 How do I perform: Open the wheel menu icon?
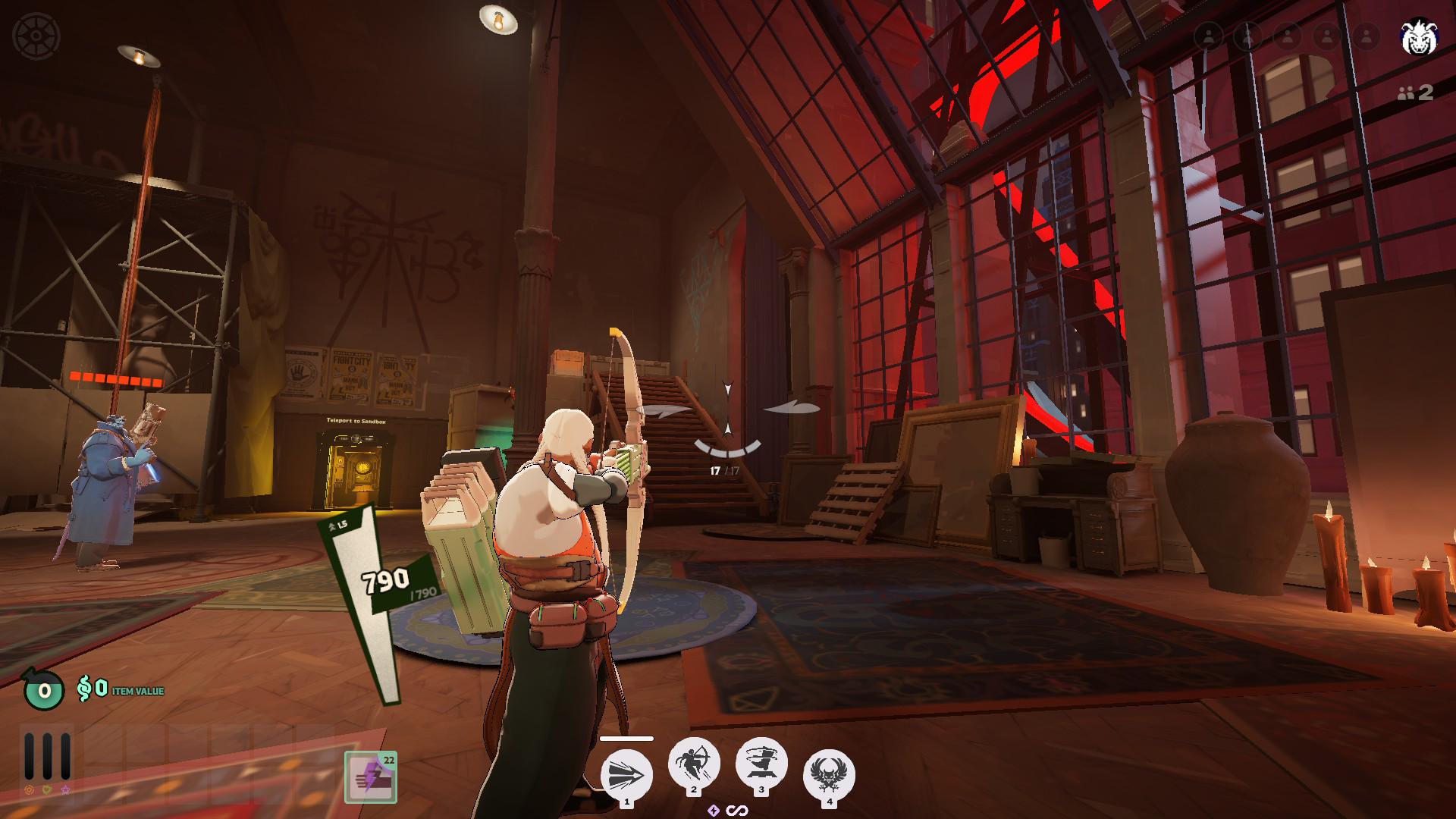[x=36, y=36]
